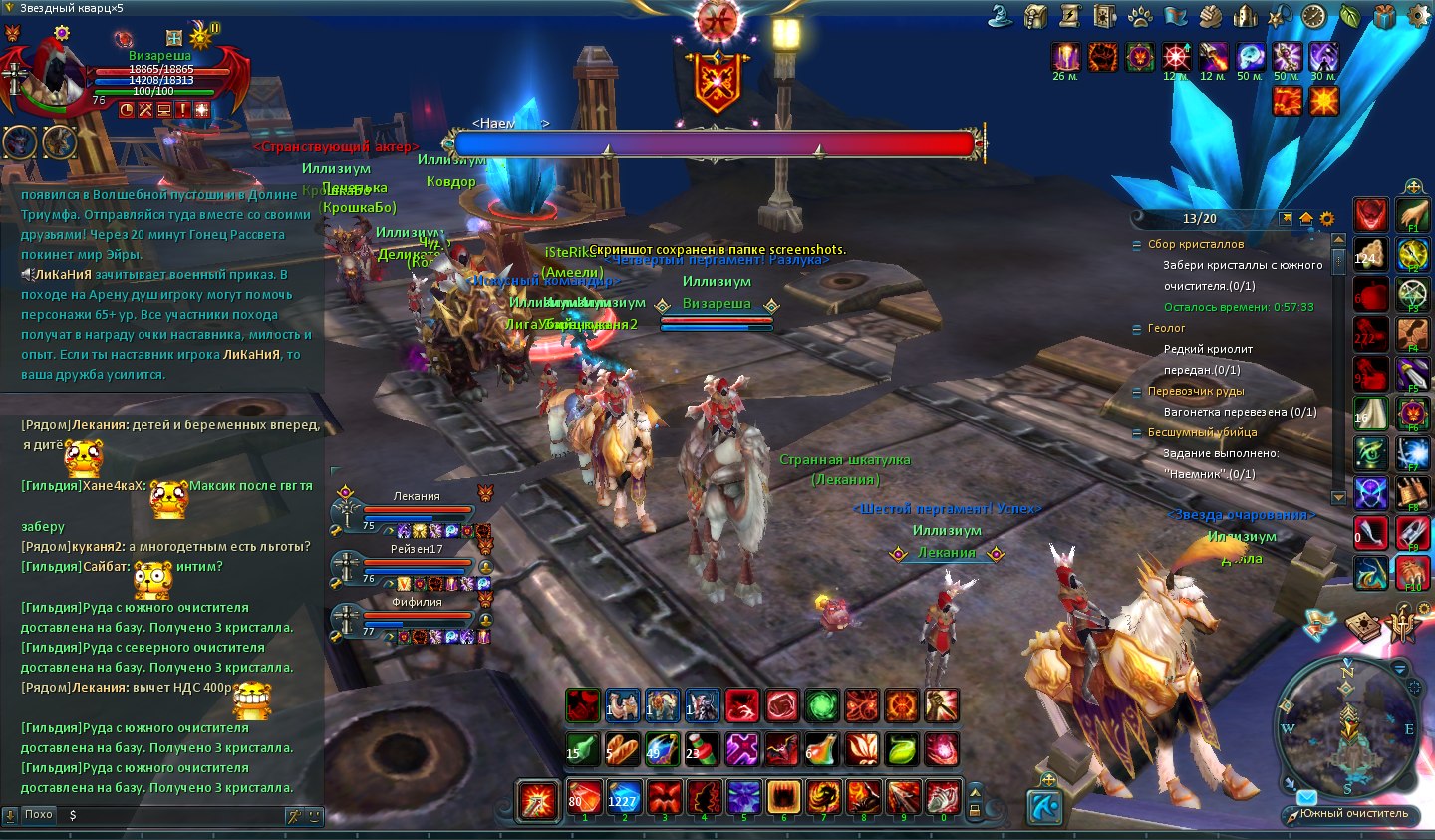Viewport: 1435px width, 840px height.
Task: Use the blue mana potion in slot 2
Action: point(624,797)
